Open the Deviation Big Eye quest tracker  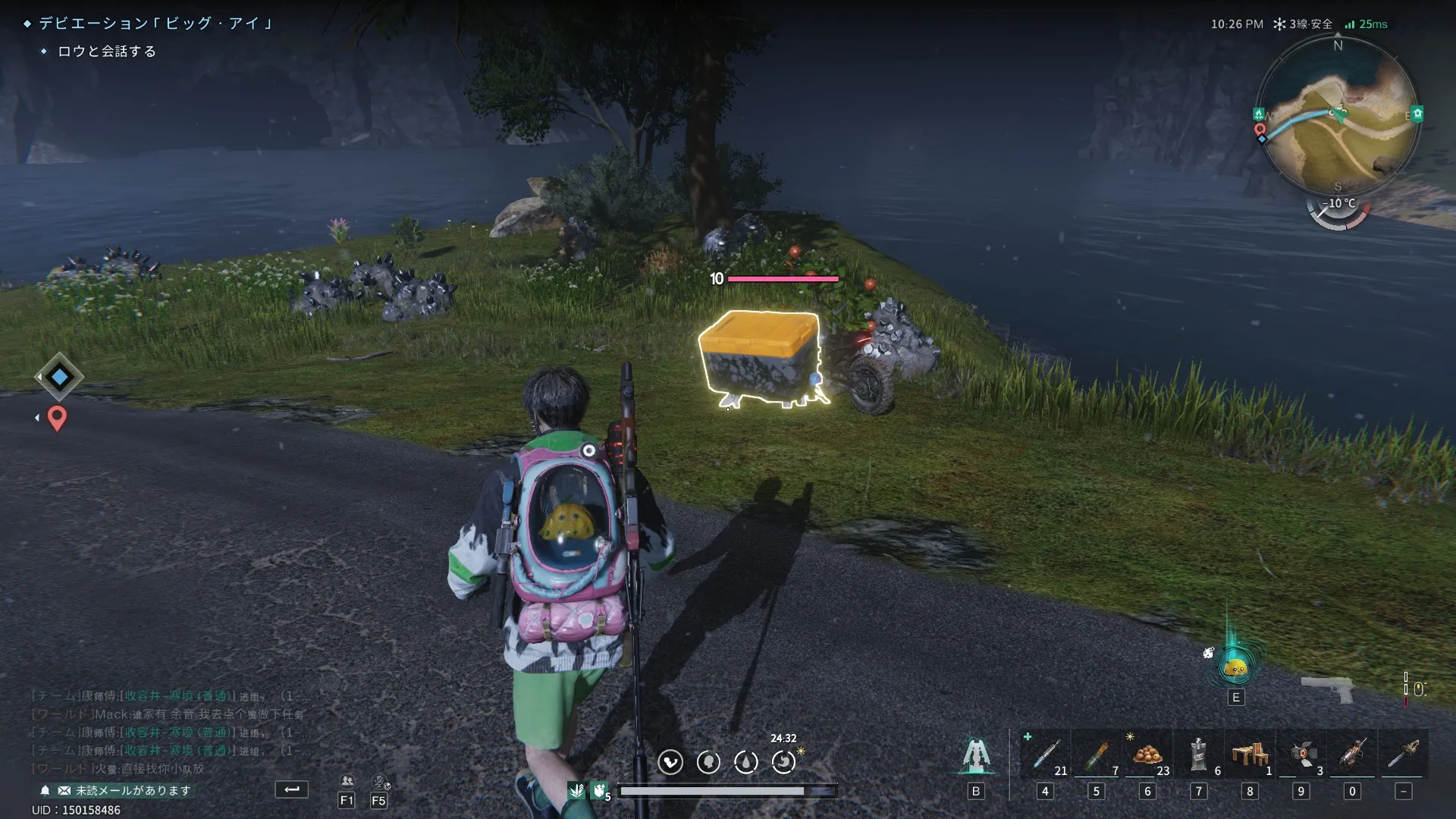tap(155, 24)
